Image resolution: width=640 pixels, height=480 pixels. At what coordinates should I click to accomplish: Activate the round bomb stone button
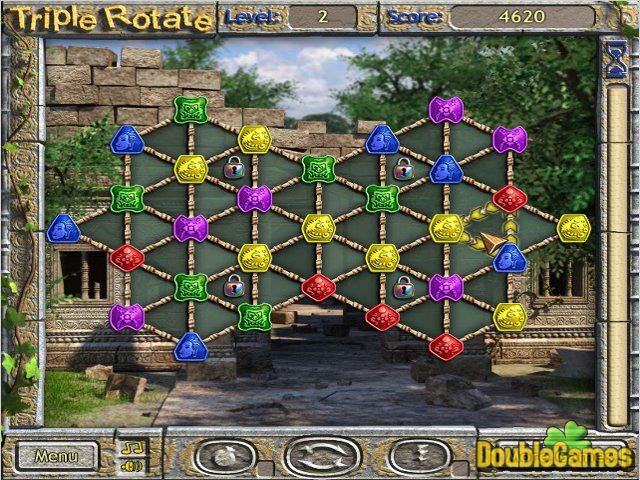(x=229, y=457)
